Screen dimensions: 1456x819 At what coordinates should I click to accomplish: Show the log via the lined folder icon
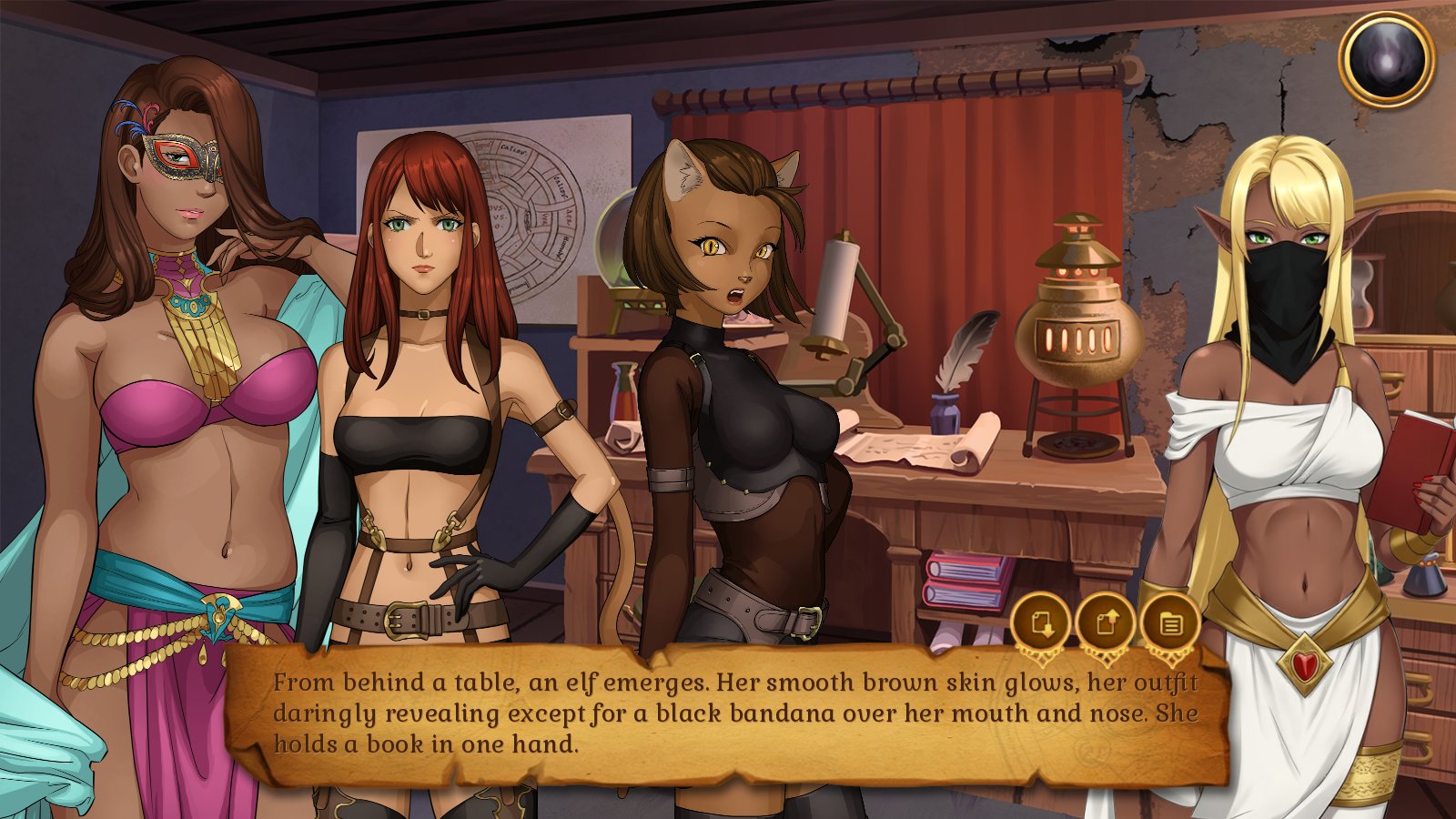point(1169,623)
